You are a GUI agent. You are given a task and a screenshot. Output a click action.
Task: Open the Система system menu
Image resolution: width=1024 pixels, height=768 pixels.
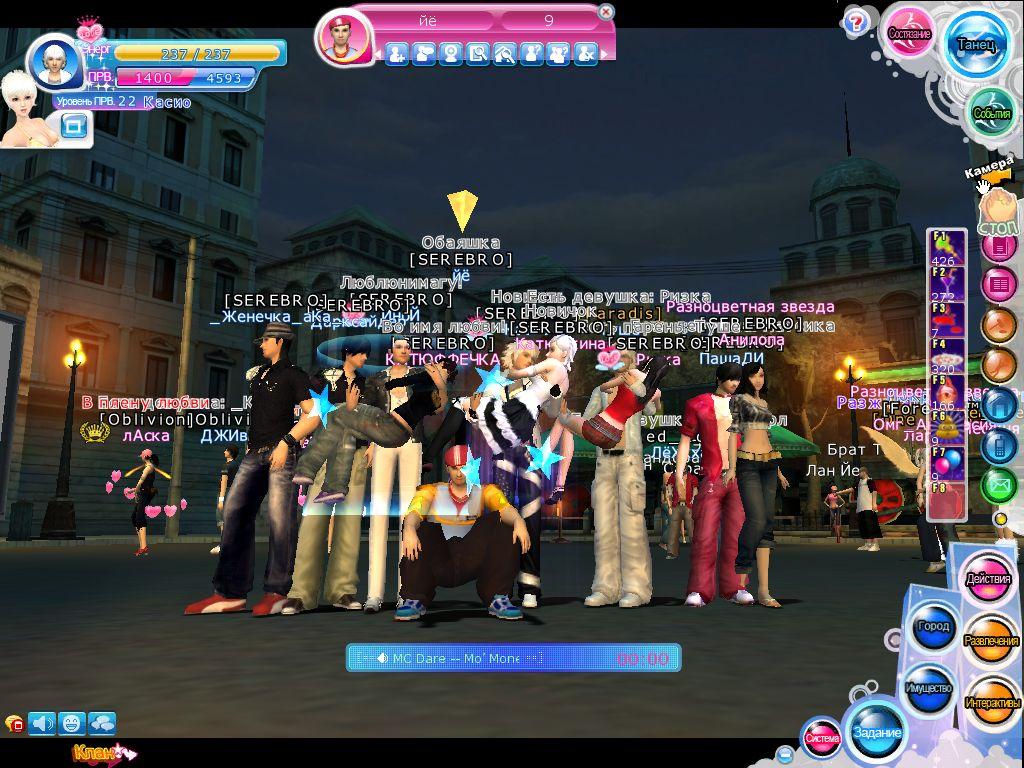click(822, 738)
